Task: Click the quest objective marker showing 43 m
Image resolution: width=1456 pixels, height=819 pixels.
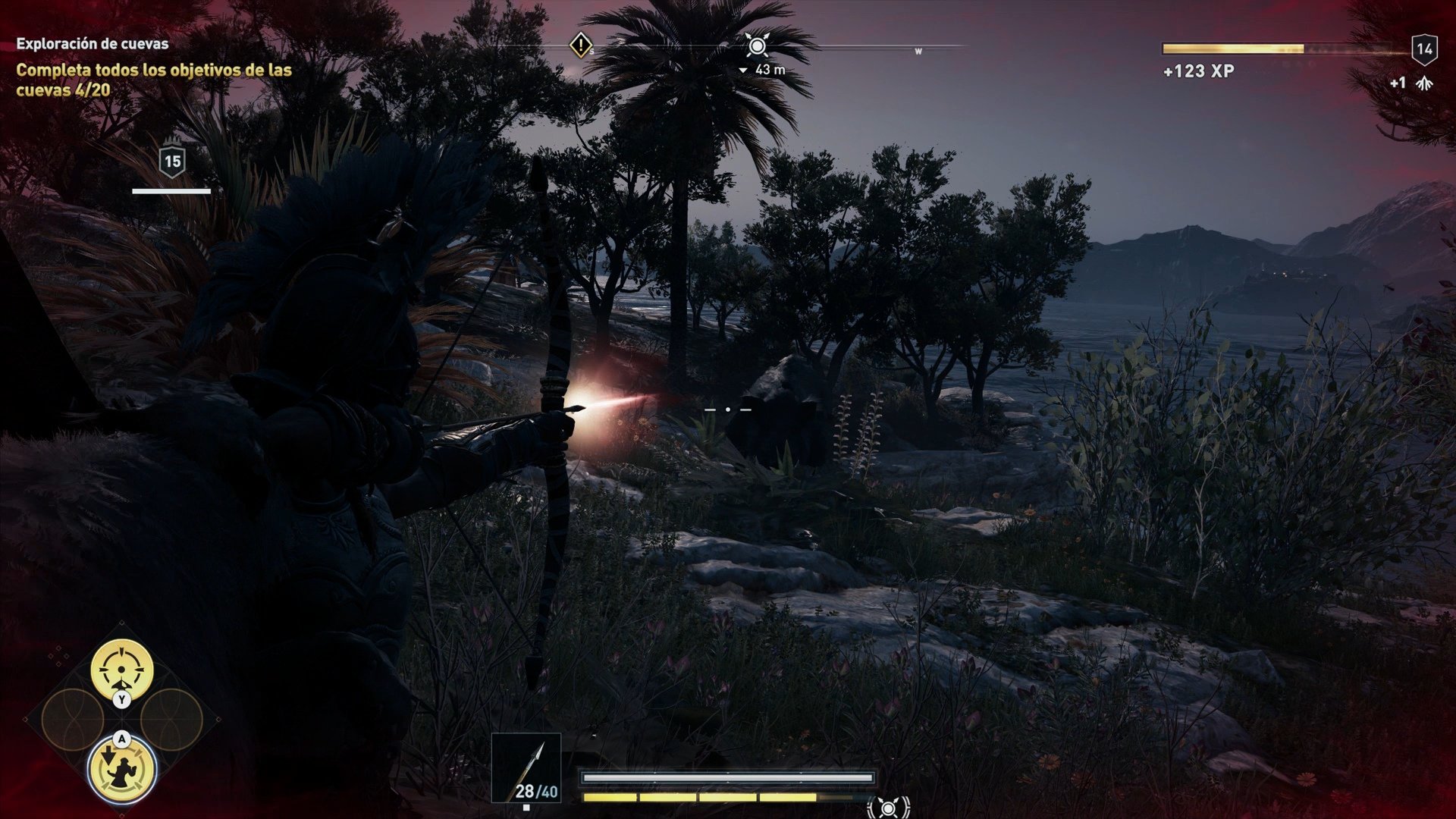Action: tap(758, 45)
